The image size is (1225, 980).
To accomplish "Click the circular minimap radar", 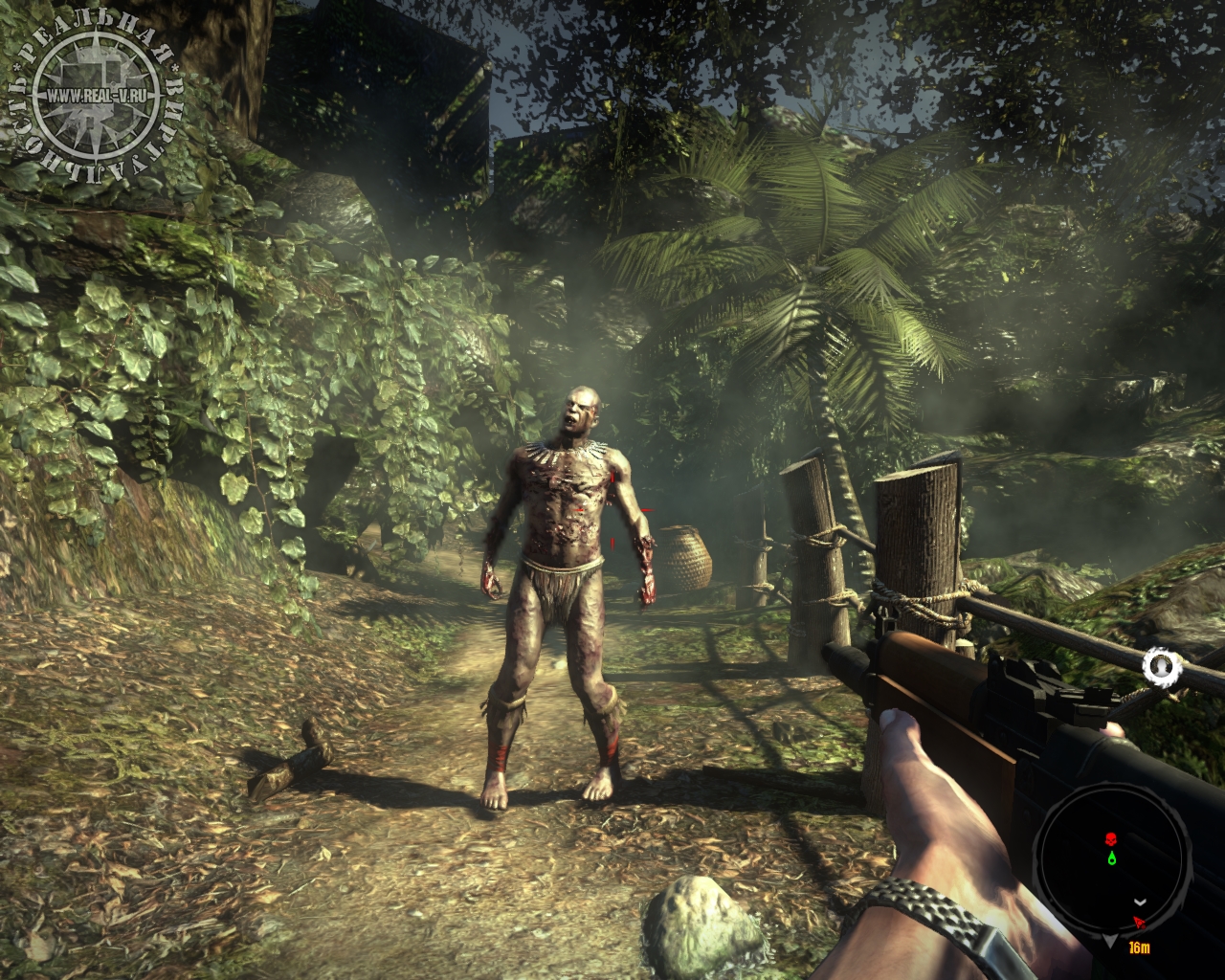I will tap(1109, 860).
